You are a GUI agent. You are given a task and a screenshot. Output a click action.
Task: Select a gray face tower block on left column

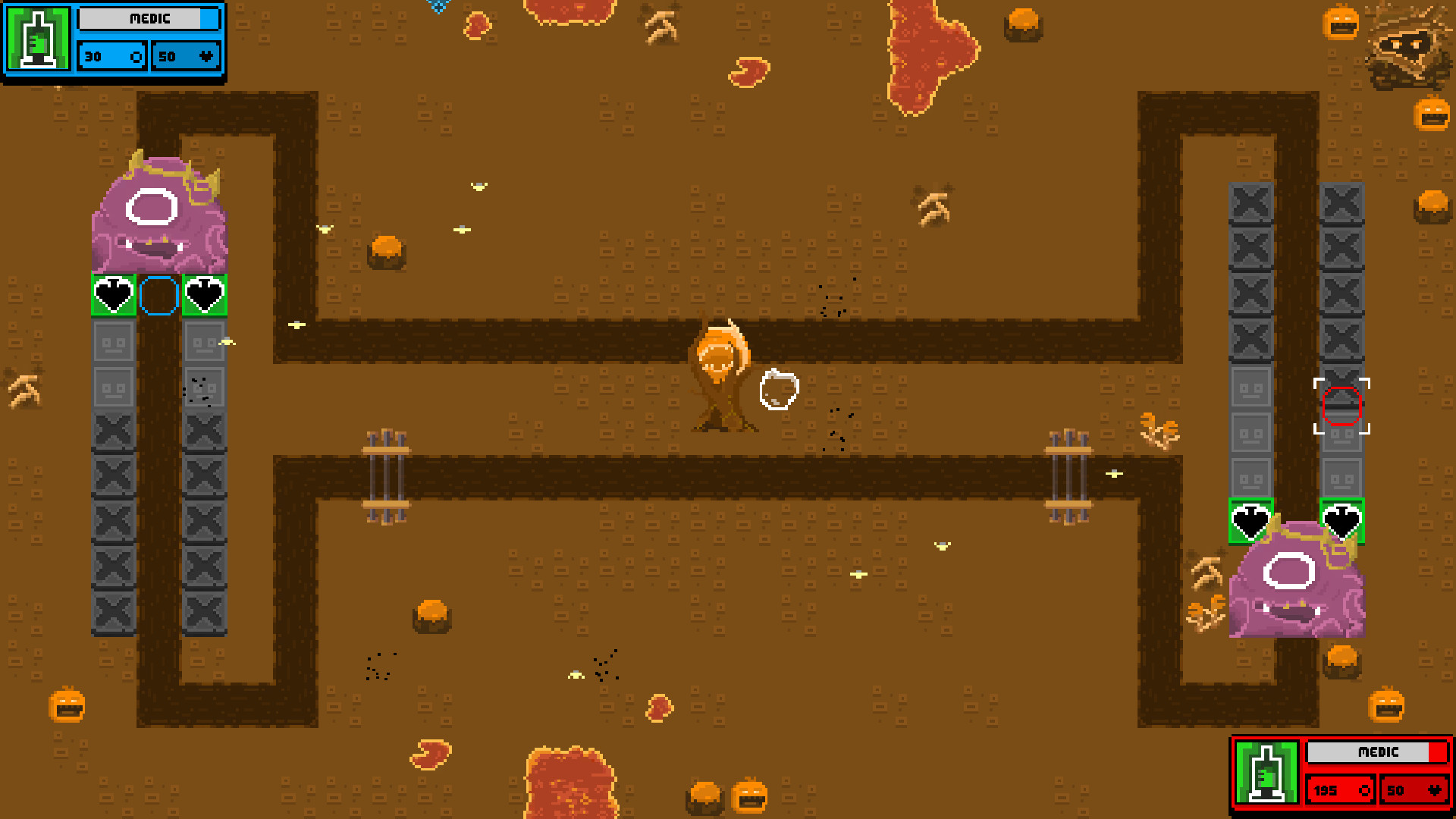coord(114,343)
